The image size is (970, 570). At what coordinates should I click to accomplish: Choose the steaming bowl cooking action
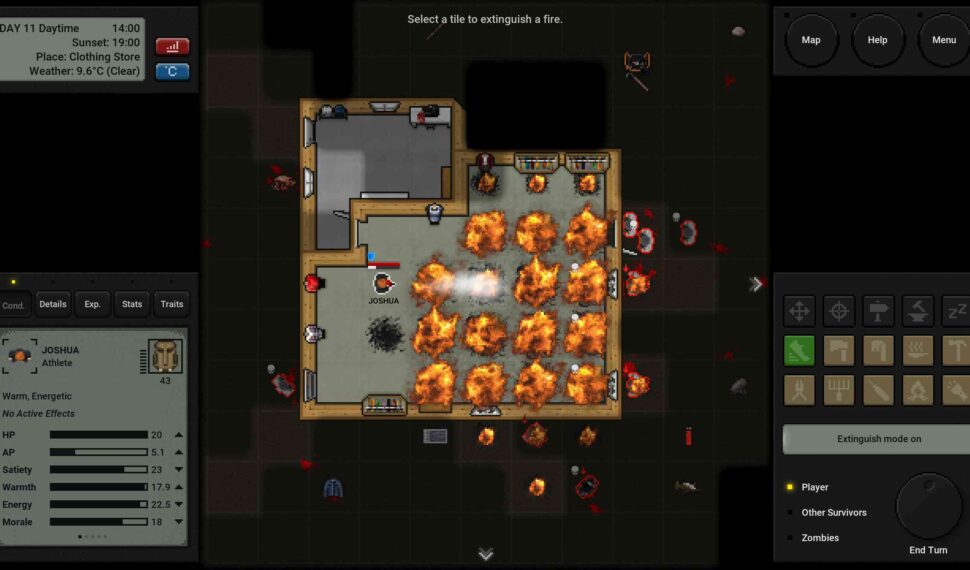pyautogui.click(x=918, y=351)
